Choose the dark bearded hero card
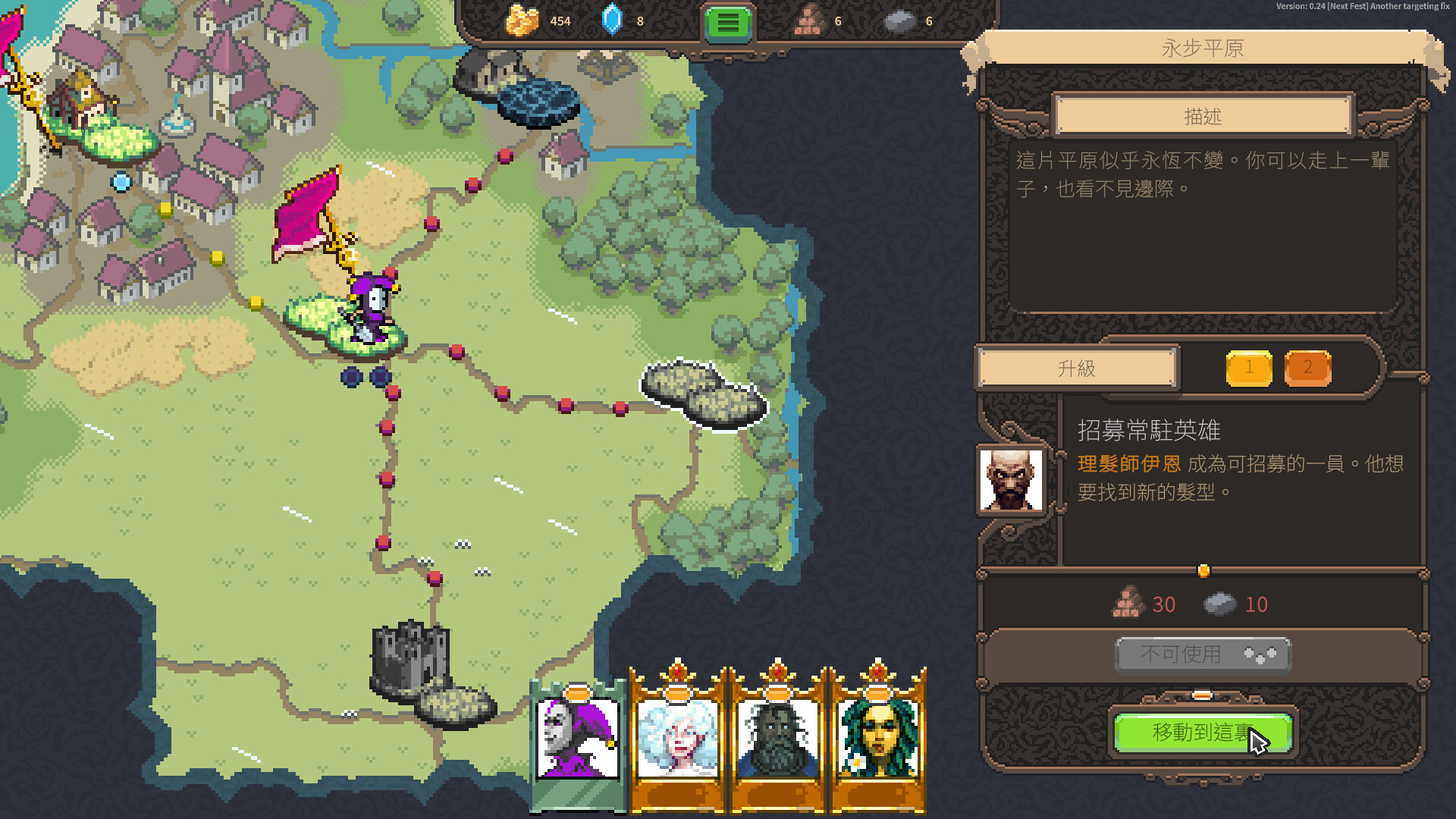The image size is (1456, 819). 777,739
